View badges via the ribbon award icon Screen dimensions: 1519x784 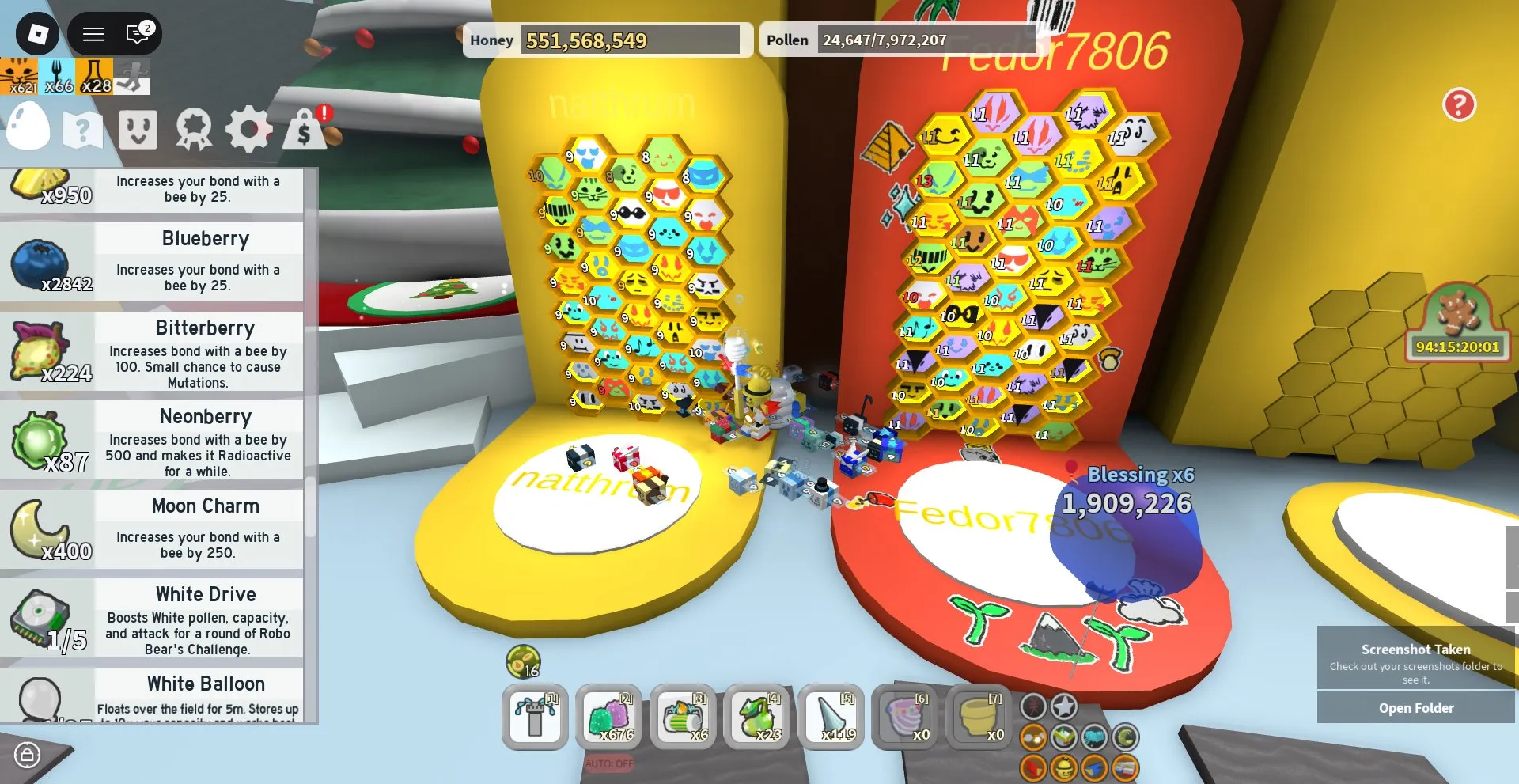click(x=194, y=129)
